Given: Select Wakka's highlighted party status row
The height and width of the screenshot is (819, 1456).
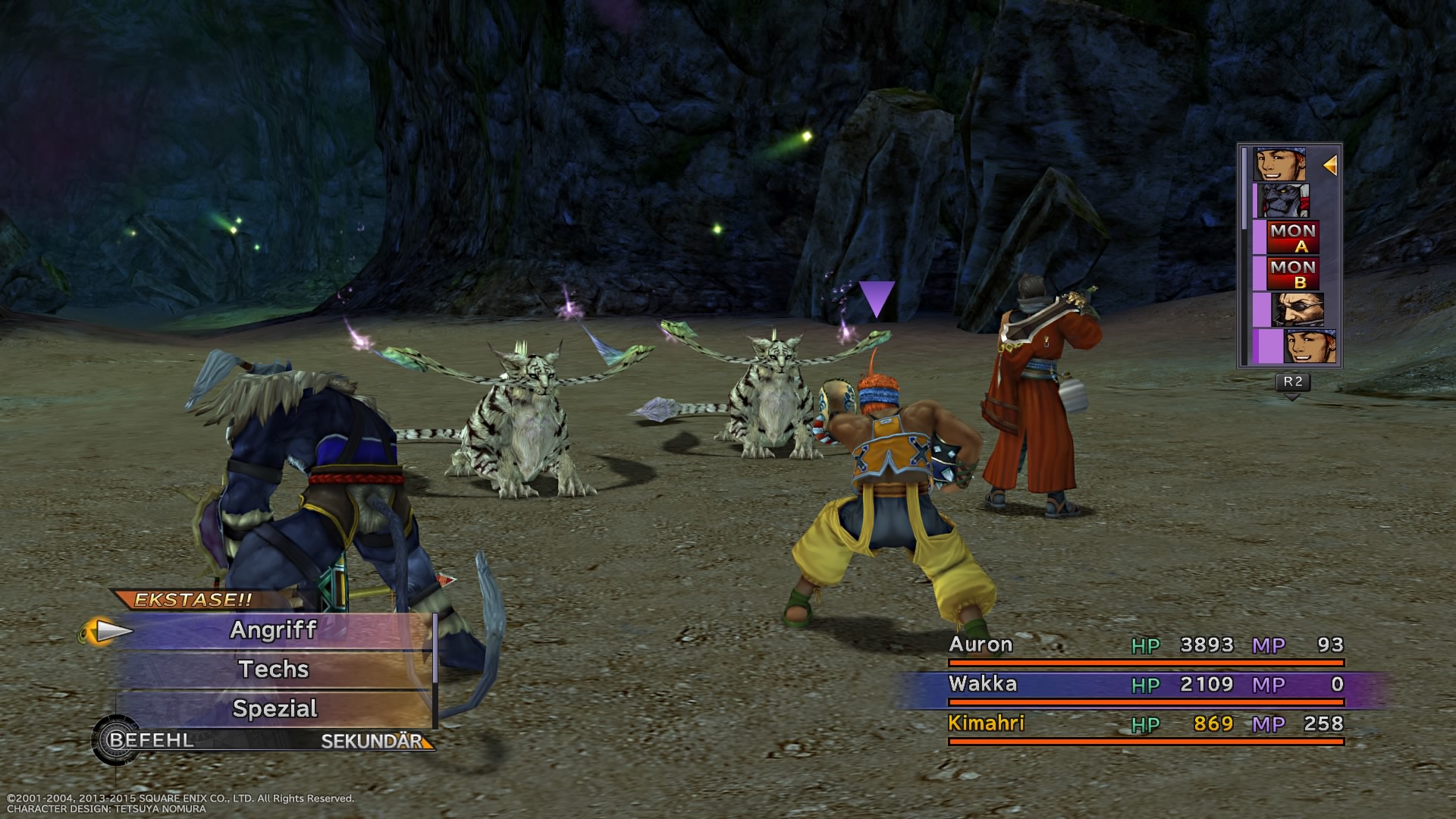Looking at the screenshot, I should click(1145, 685).
